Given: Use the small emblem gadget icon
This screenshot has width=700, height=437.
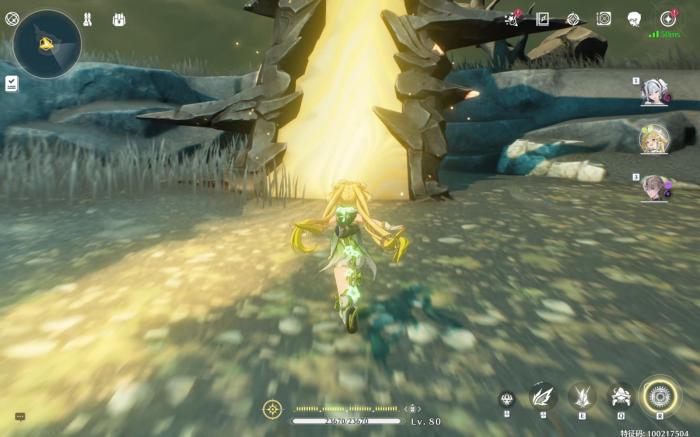Looking at the screenshot, I should point(507,398).
